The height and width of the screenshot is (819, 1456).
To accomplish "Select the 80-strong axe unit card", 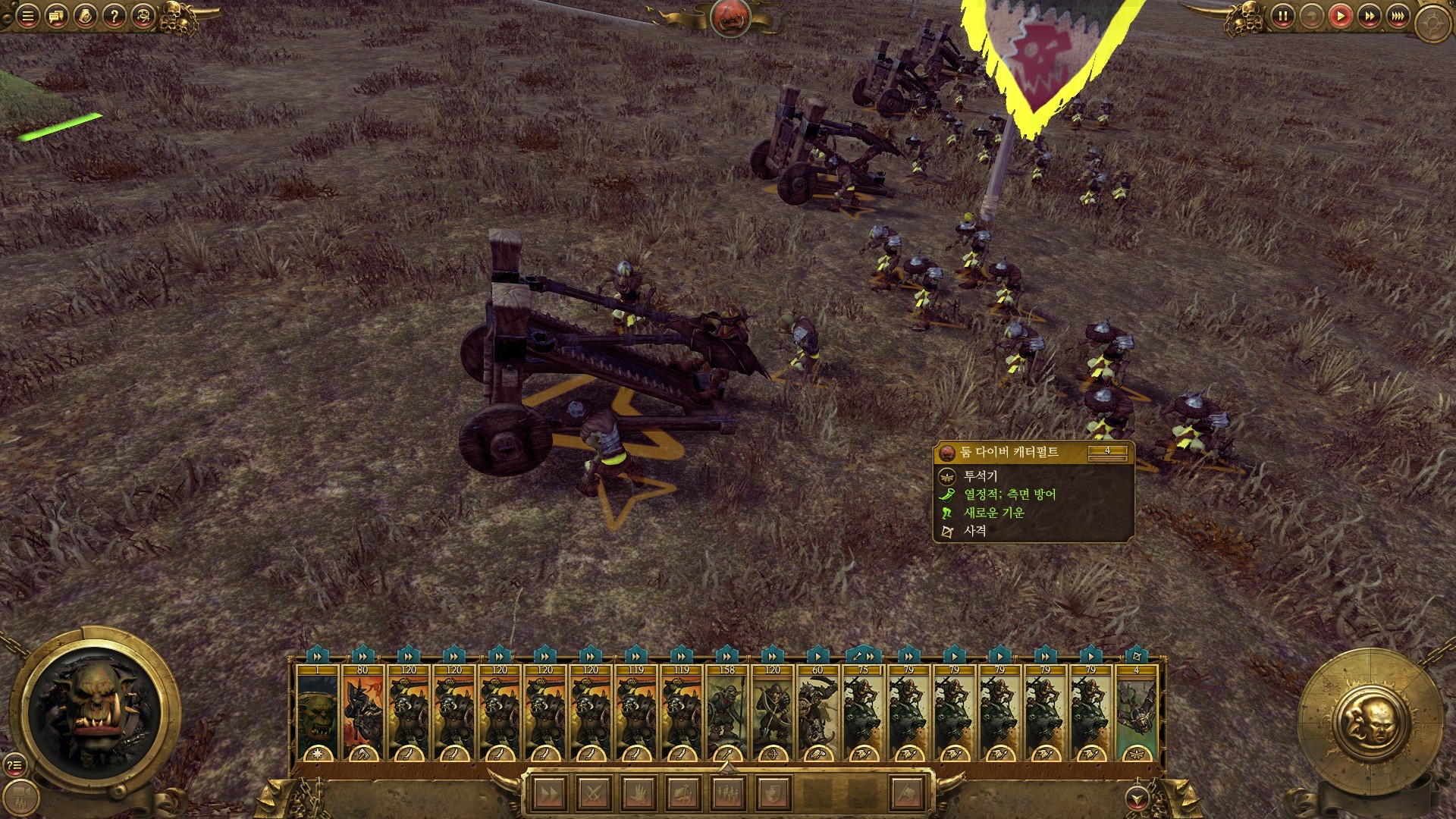I will tap(362, 713).
